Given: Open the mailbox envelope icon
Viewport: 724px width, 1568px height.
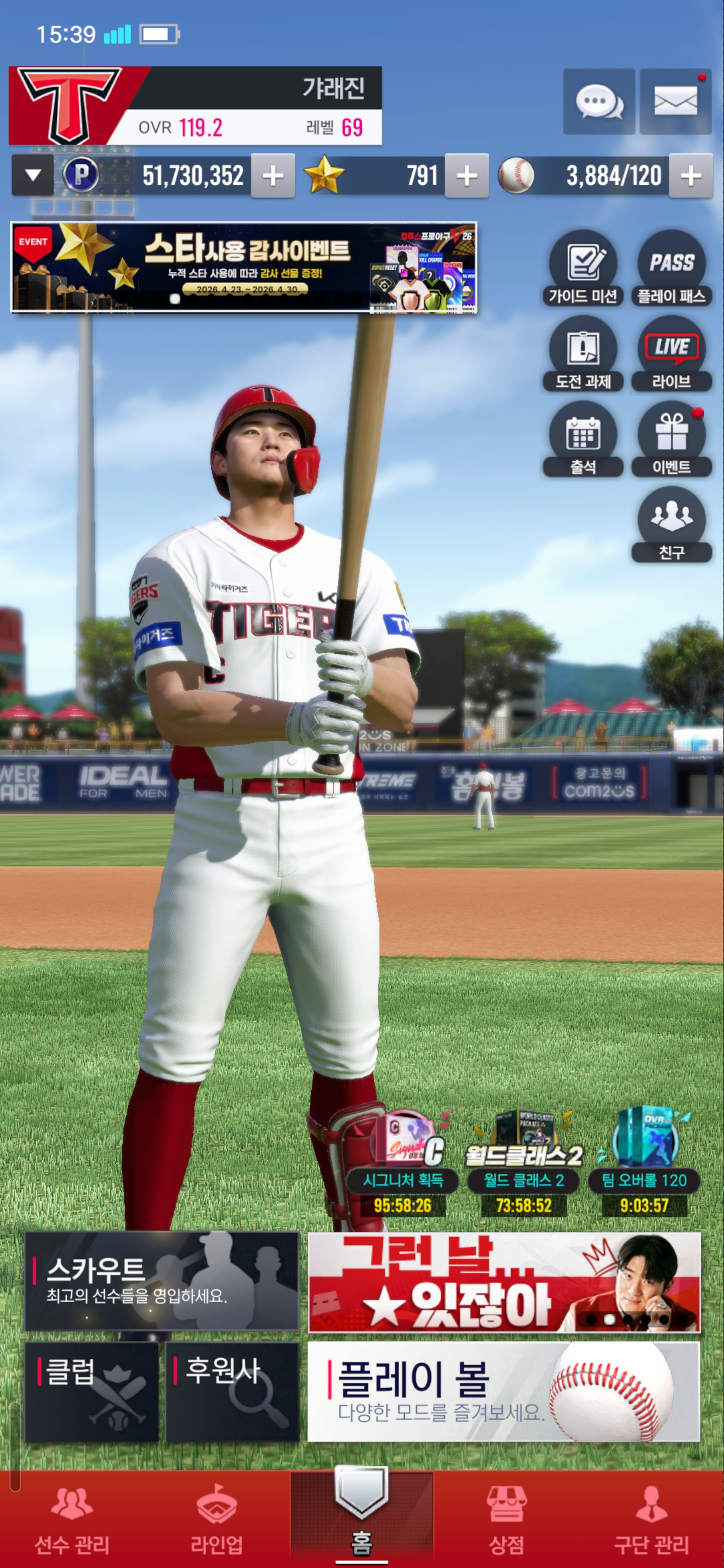Looking at the screenshot, I should click(x=675, y=102).
